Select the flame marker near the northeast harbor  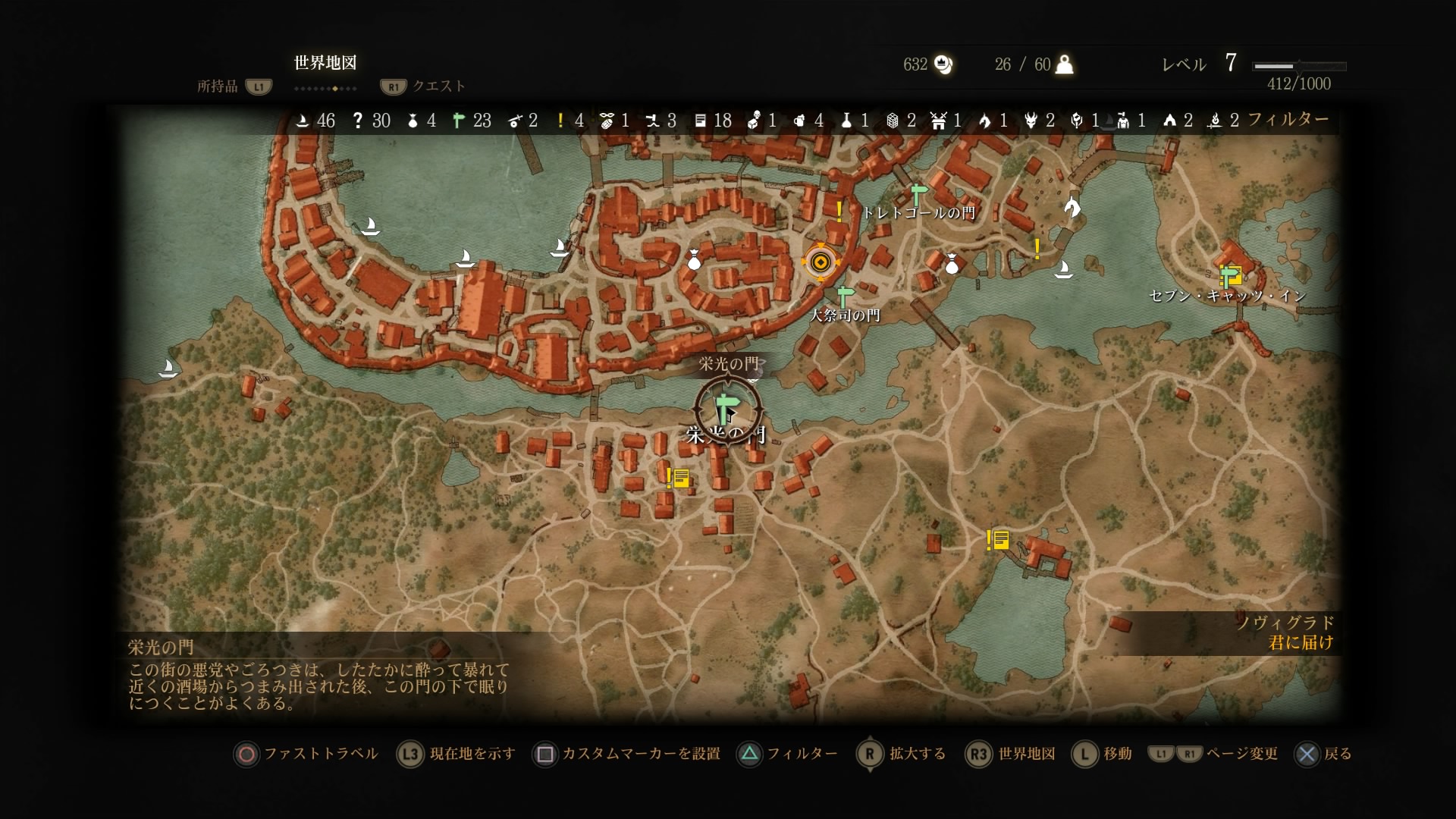tap(1072, 206)
